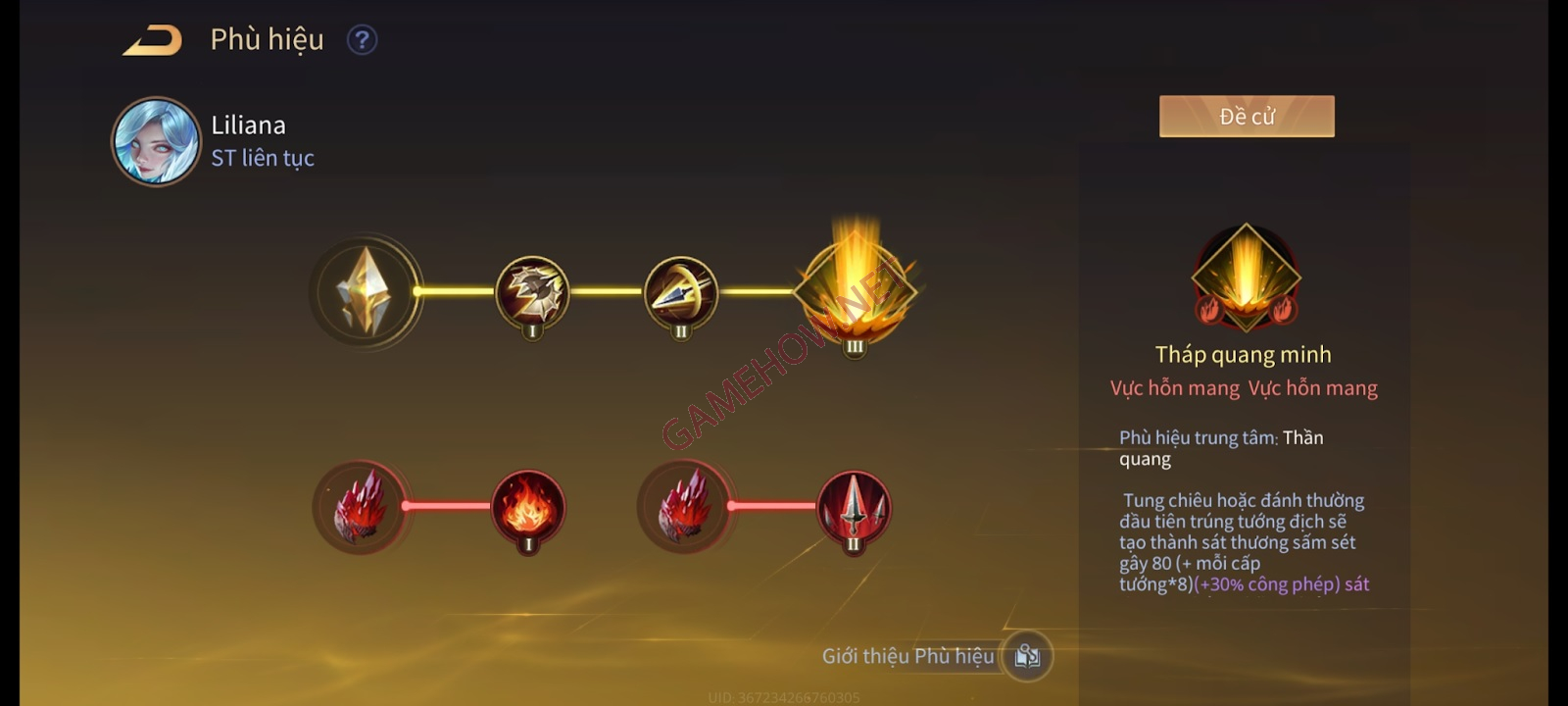The image size is (1568, 706).
Task: Go back using the golden return arrow
Action: coord(153,40)
